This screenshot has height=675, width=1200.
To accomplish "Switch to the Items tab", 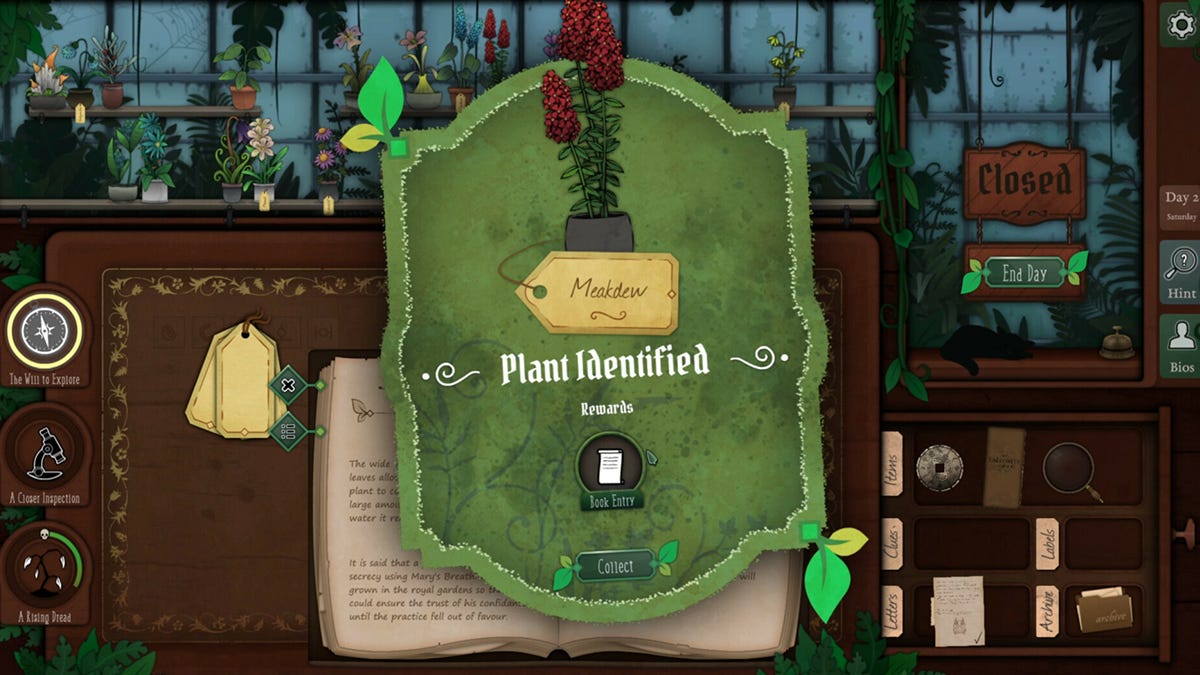I will pos(892,463).
